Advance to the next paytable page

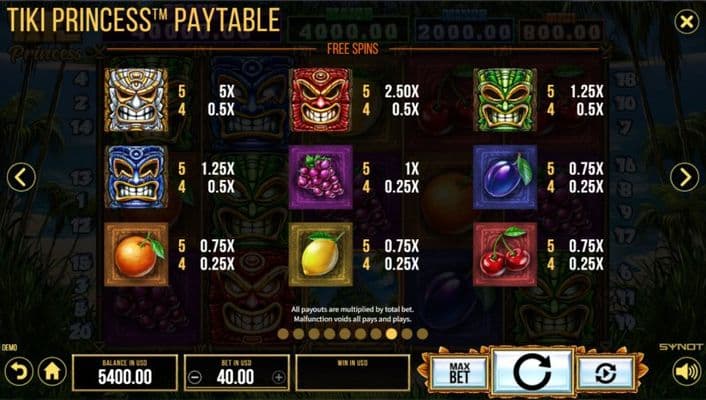tap(685, 178)
